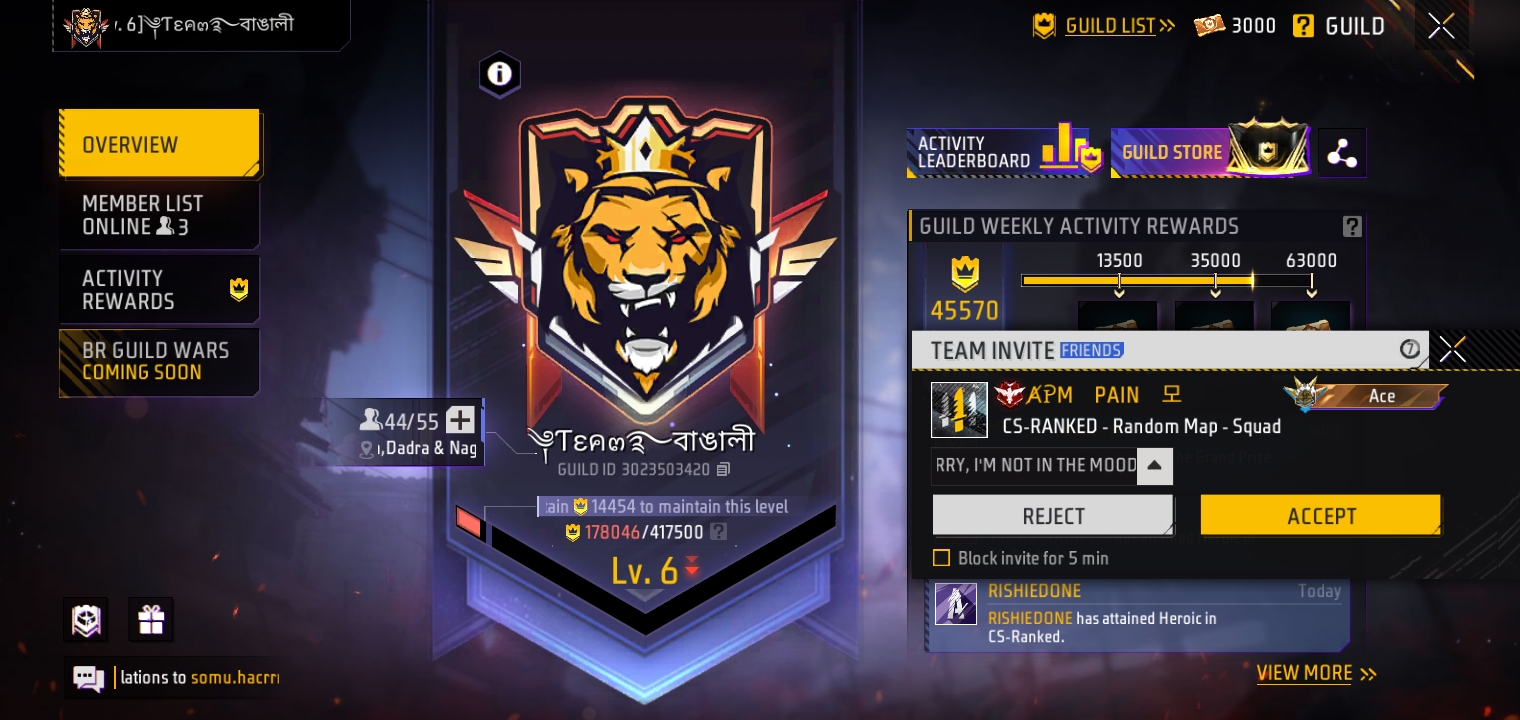Open the Guild List link
This screenshot has width=1520, height=720.
pyautogui.click(x=1110, y=25)
